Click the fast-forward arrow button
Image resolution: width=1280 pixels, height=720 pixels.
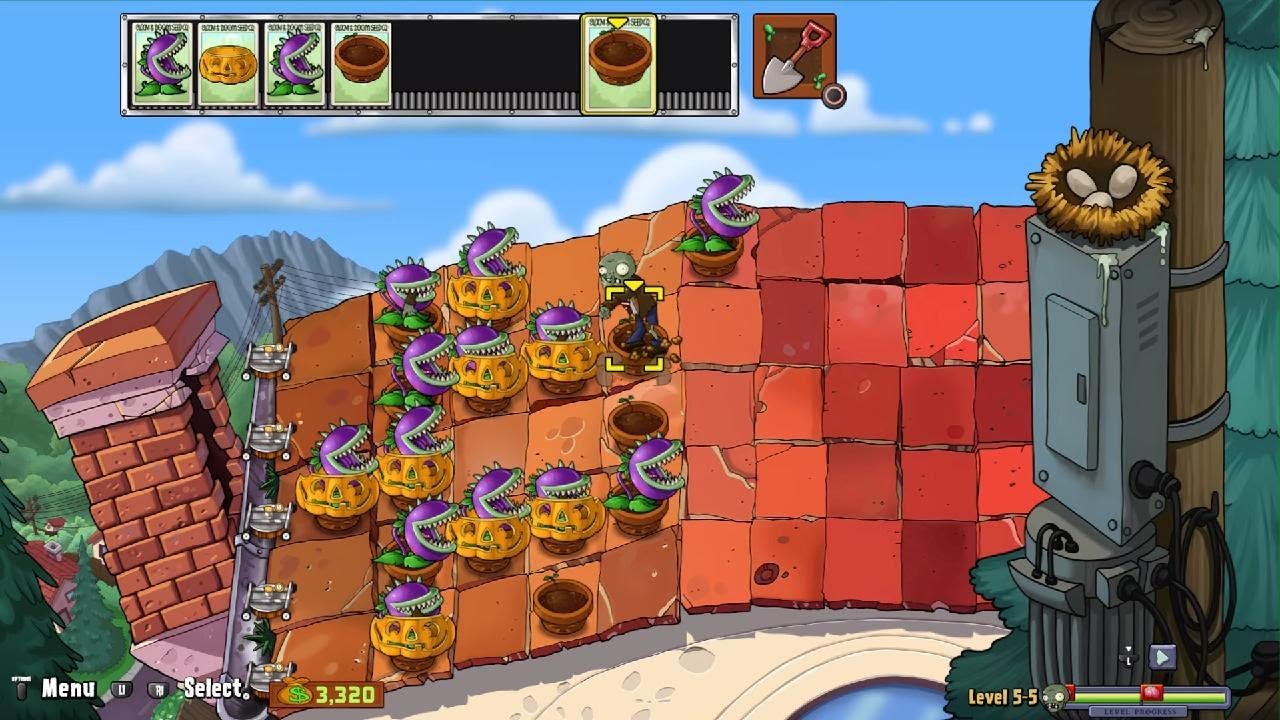pos(1161,657)
